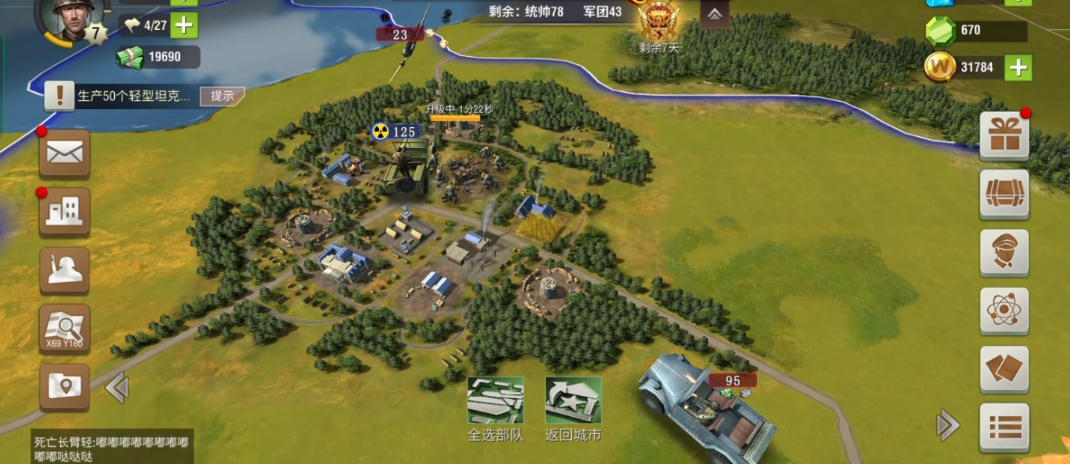Open the cards menu icon
This screenshot has height=464, width=1070.
pos(1004,369)
